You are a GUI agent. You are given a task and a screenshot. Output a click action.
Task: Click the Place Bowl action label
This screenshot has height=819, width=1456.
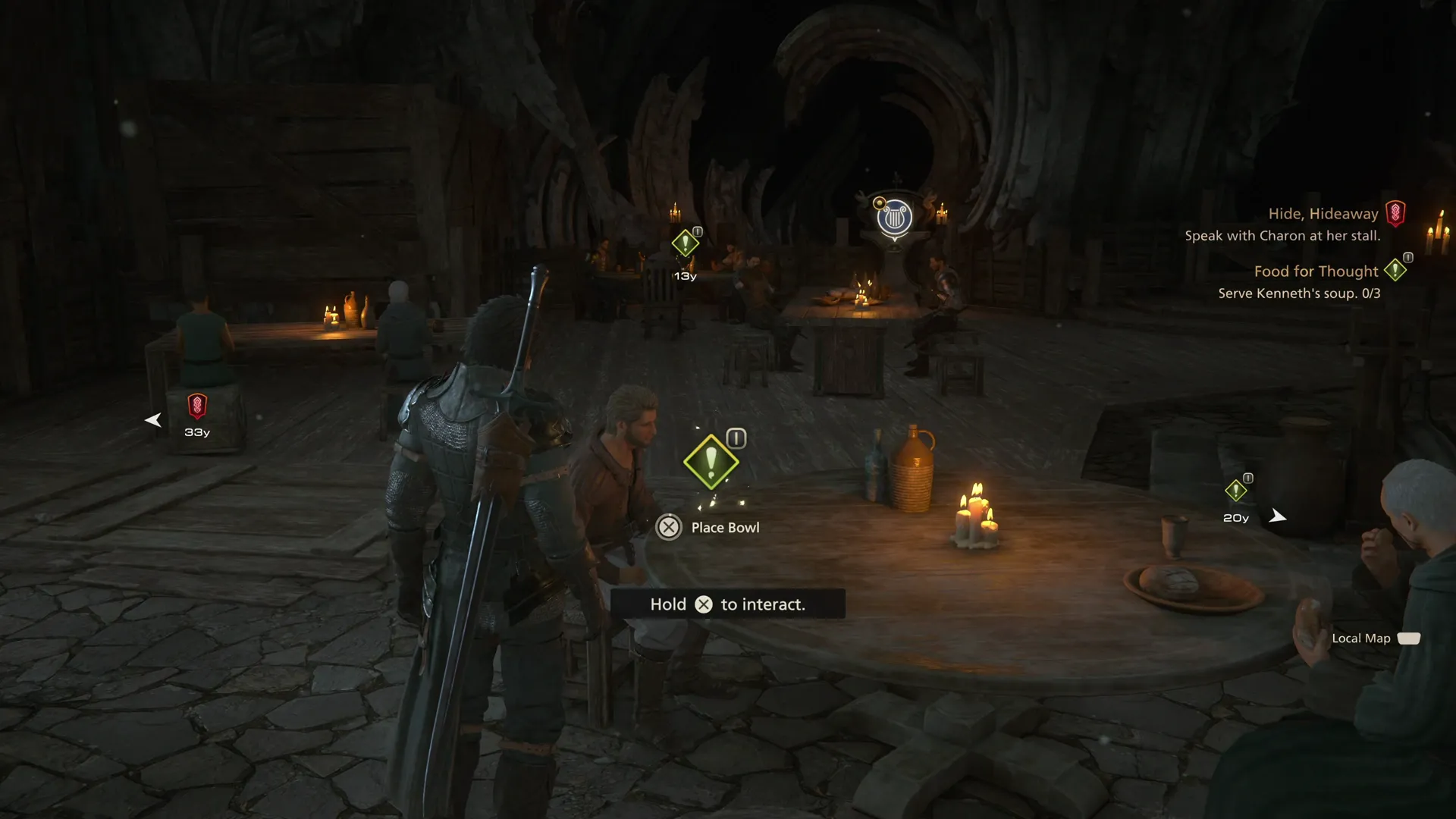click(x=724, y=527)
